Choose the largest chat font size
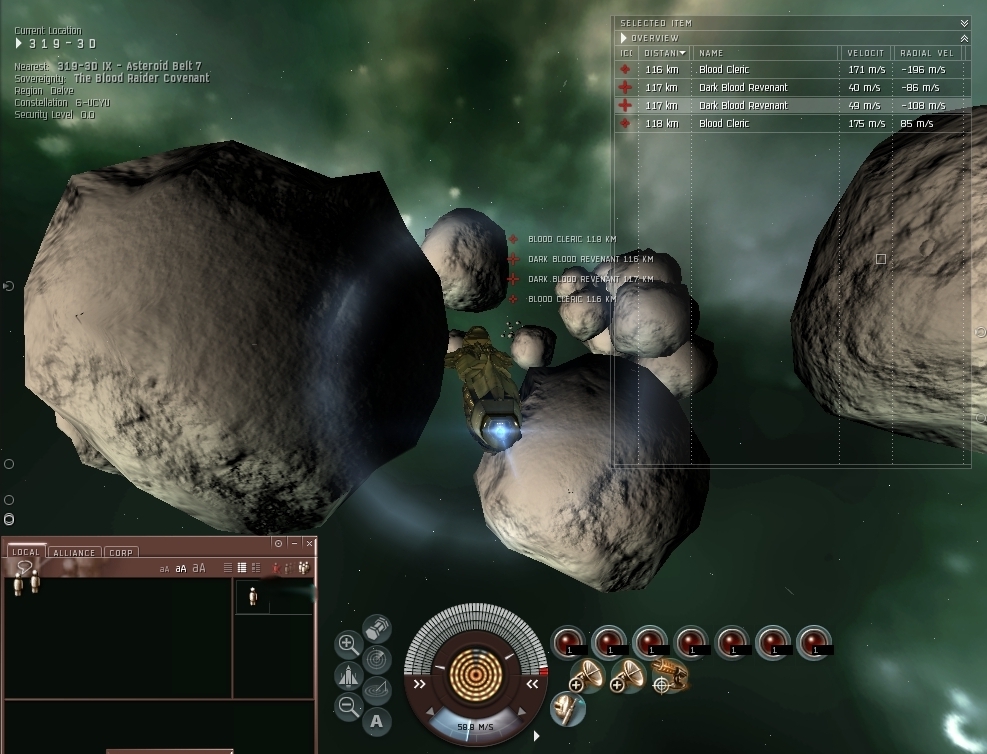The height and width of the screenshot is (754, 987). [x=198, y=568]
